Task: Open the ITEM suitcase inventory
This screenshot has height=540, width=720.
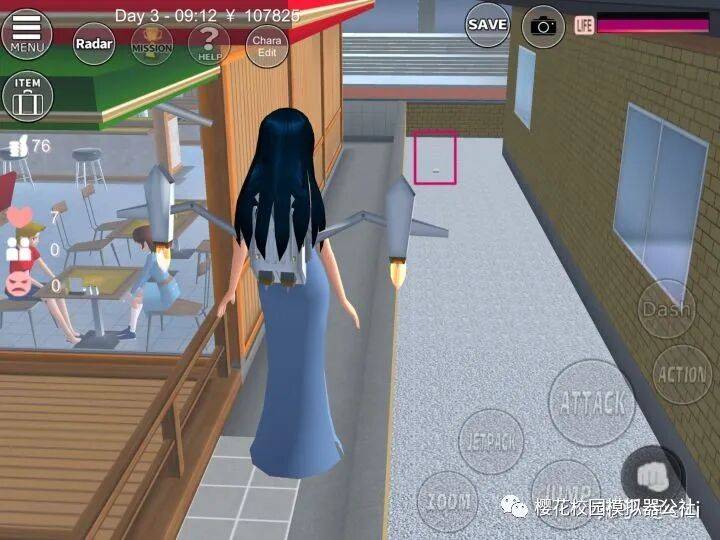Action: pyautogui.click(x=28, y=95)
